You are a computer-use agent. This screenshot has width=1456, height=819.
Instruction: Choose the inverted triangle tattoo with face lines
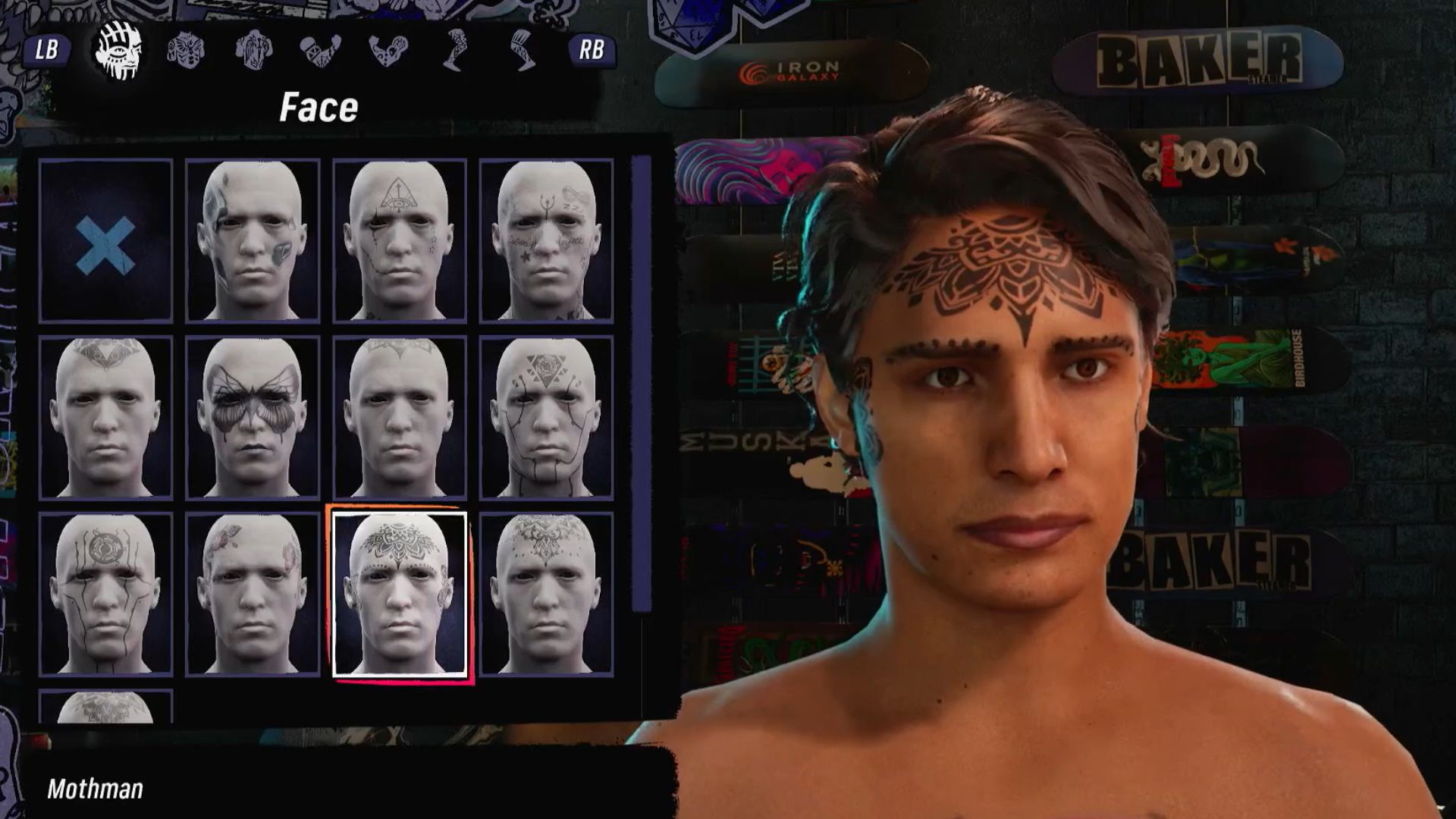coord(546,417)
